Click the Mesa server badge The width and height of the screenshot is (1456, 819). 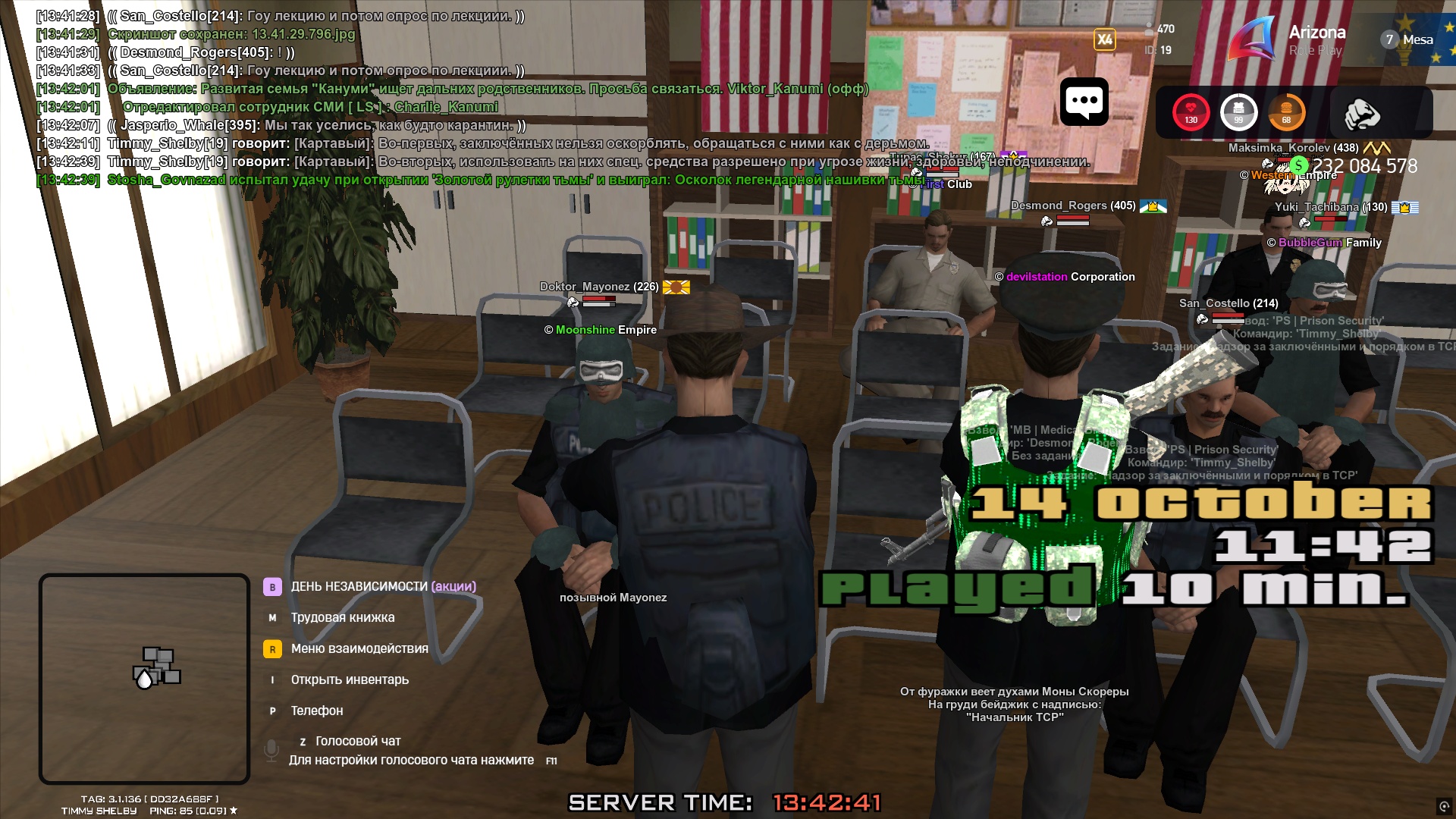click(1408, 39)
